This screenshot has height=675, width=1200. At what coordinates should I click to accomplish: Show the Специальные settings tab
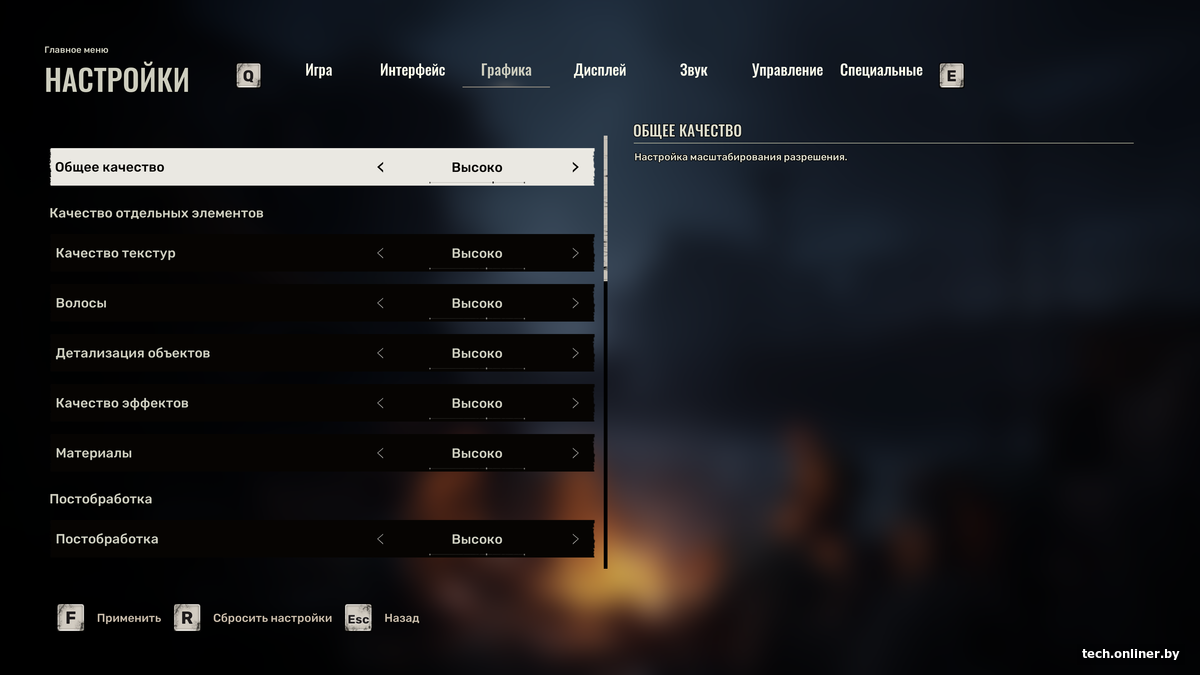click(x=881, y=71)
